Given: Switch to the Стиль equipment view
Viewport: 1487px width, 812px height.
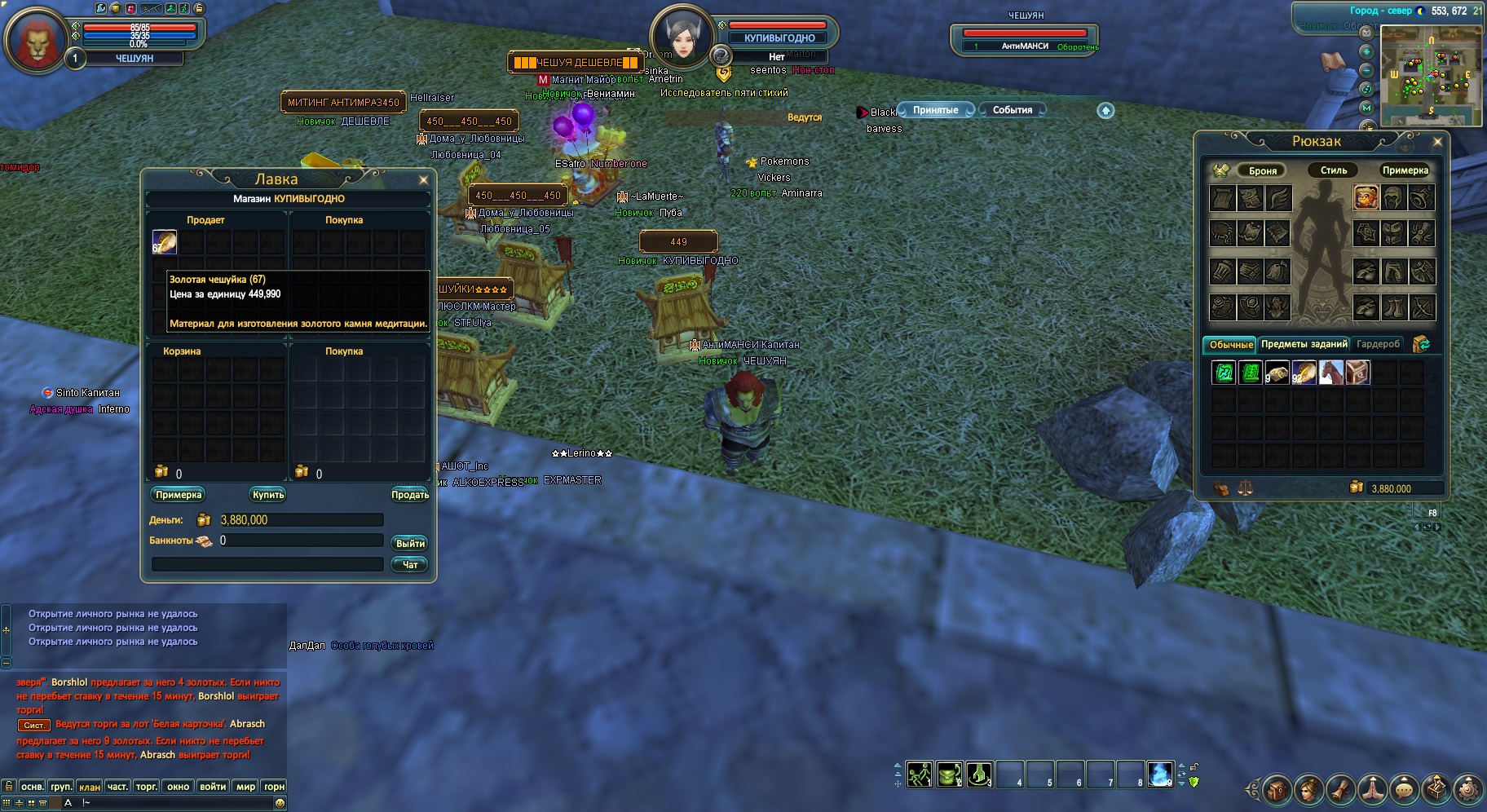Looking at the screenshot, I should click(x=1333, y=170).
